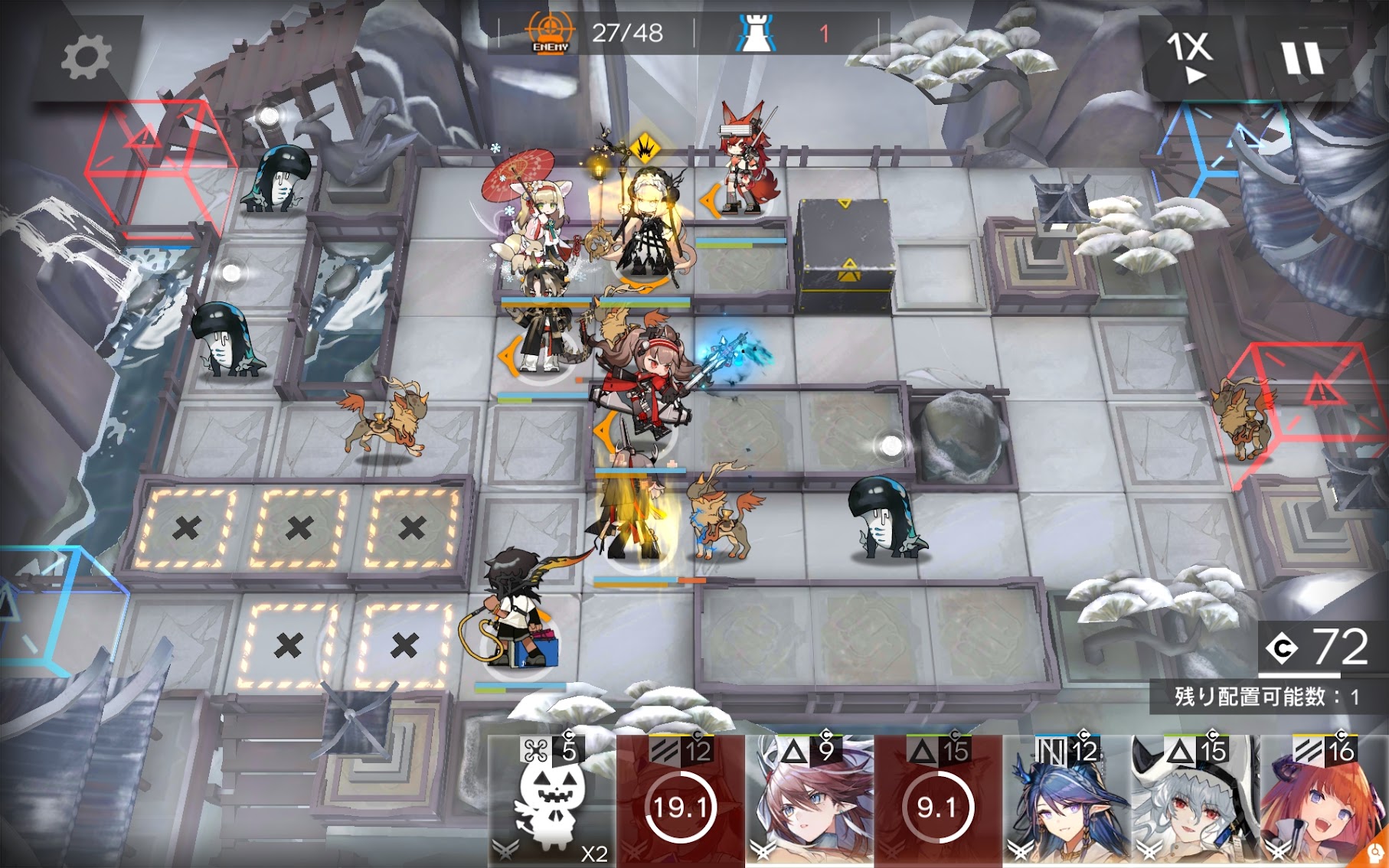Tap the yellow skill-ready diamond marker
1389x868 pixels.
(645, 146)
